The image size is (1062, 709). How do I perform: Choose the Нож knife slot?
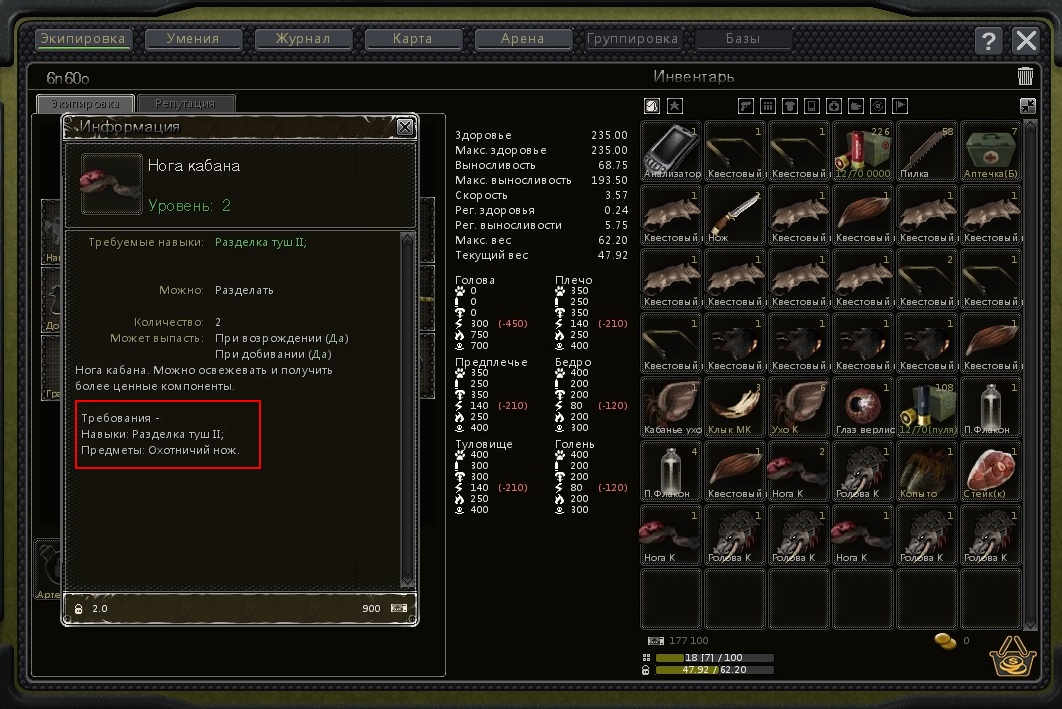[735, 215]
